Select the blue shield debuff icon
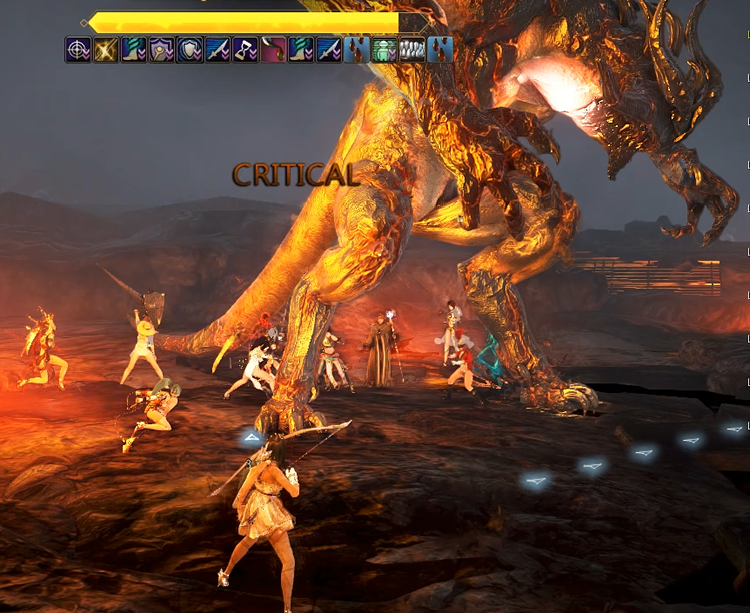This screenshot has height=613, width=750. point(190,50)
